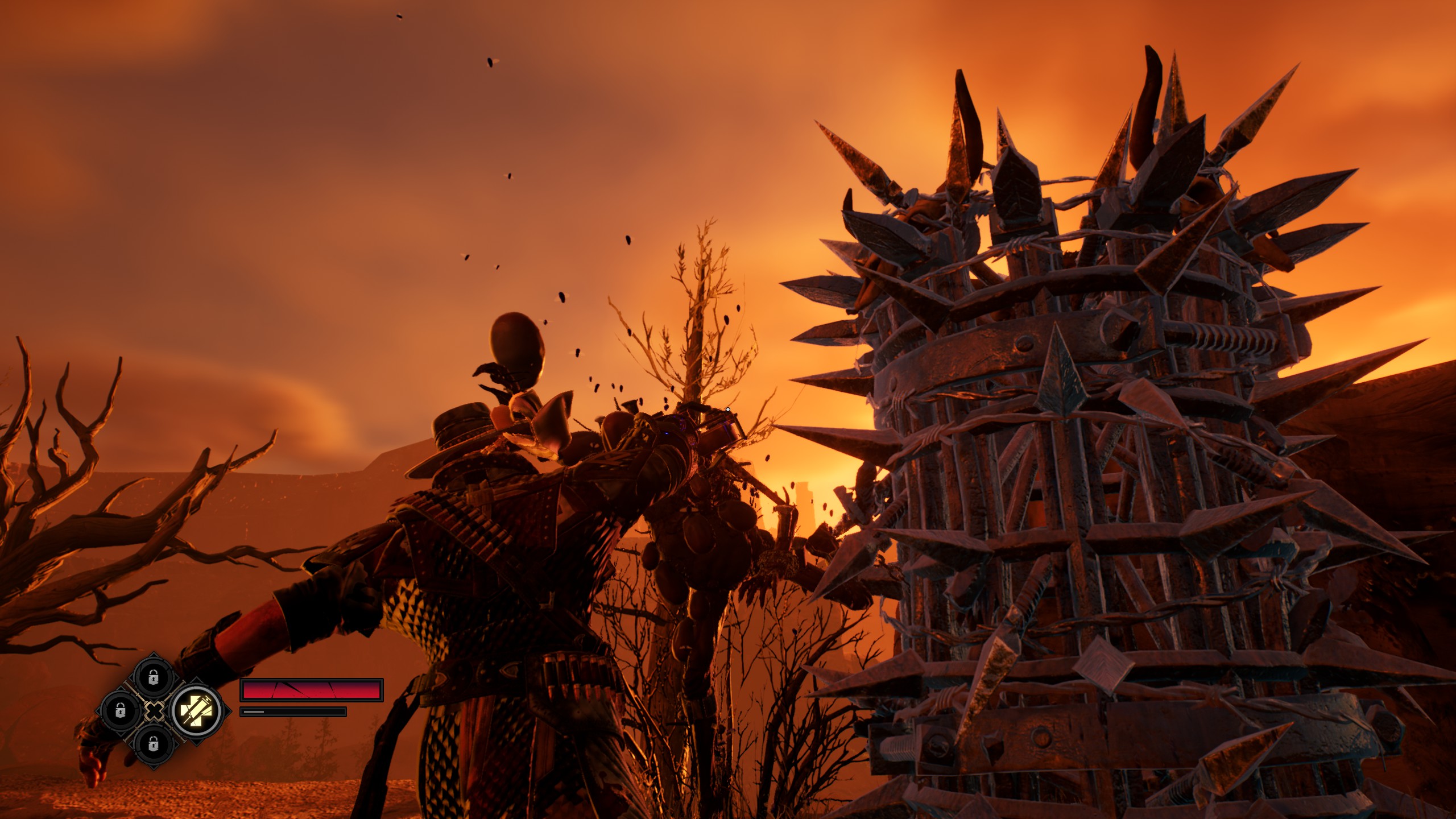
Task: Activate the glowing healing syringe ability
Action: [196, 711]
